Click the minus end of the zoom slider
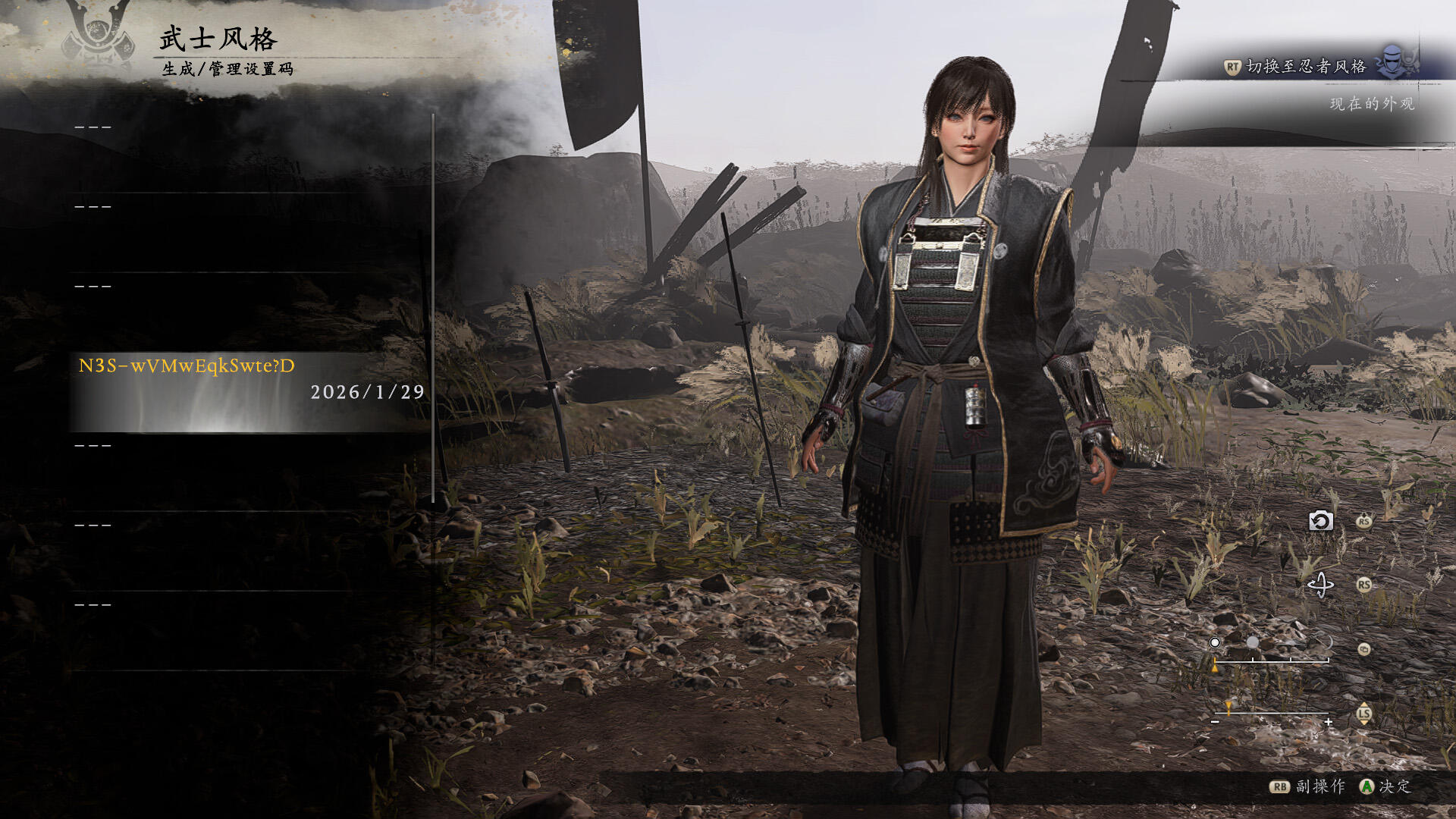This screenshot has height=819, width=1456. (x=1215, y=723)
